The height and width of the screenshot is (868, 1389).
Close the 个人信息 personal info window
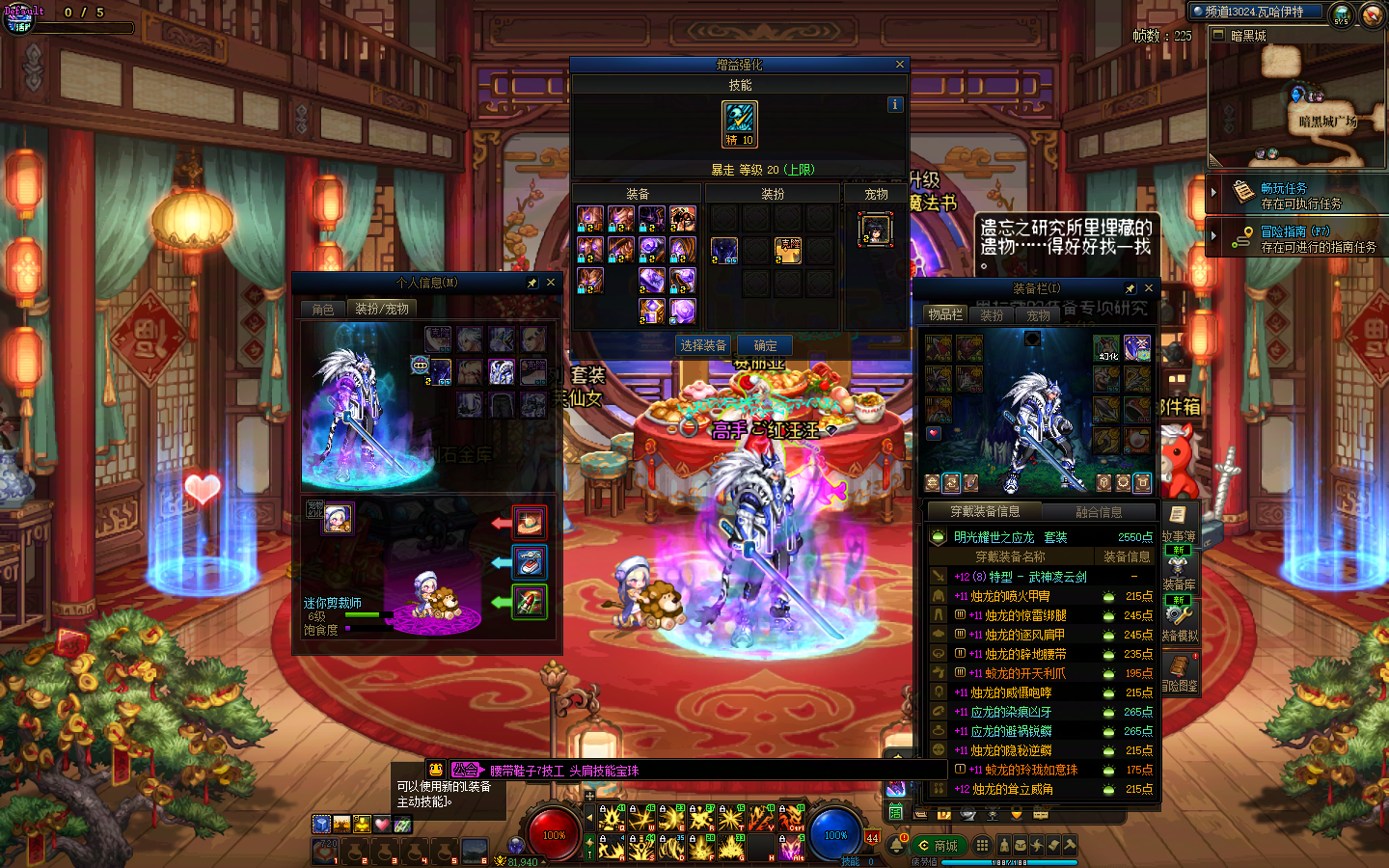pos(551,283)
